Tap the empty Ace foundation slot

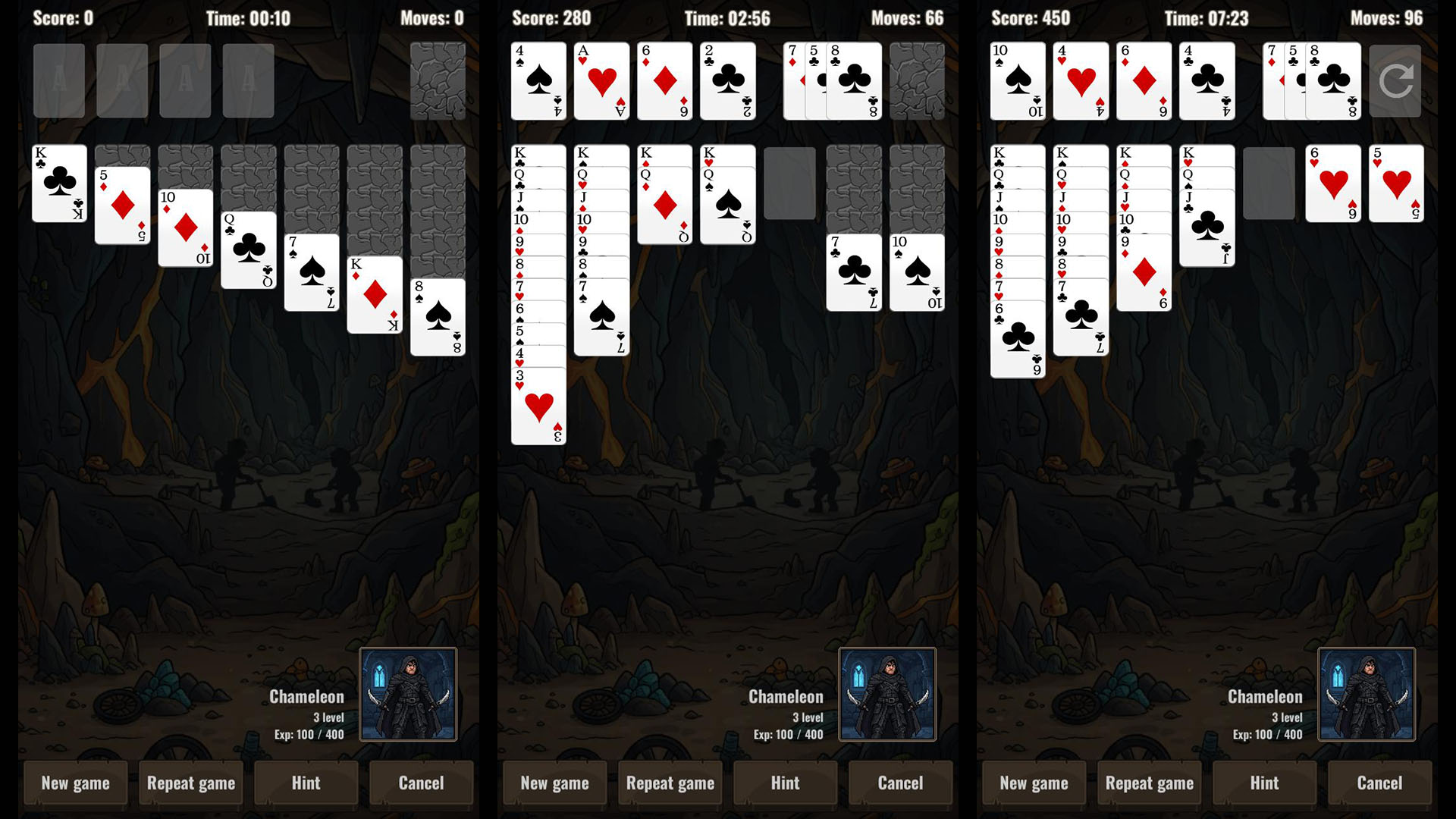(59, 80)
